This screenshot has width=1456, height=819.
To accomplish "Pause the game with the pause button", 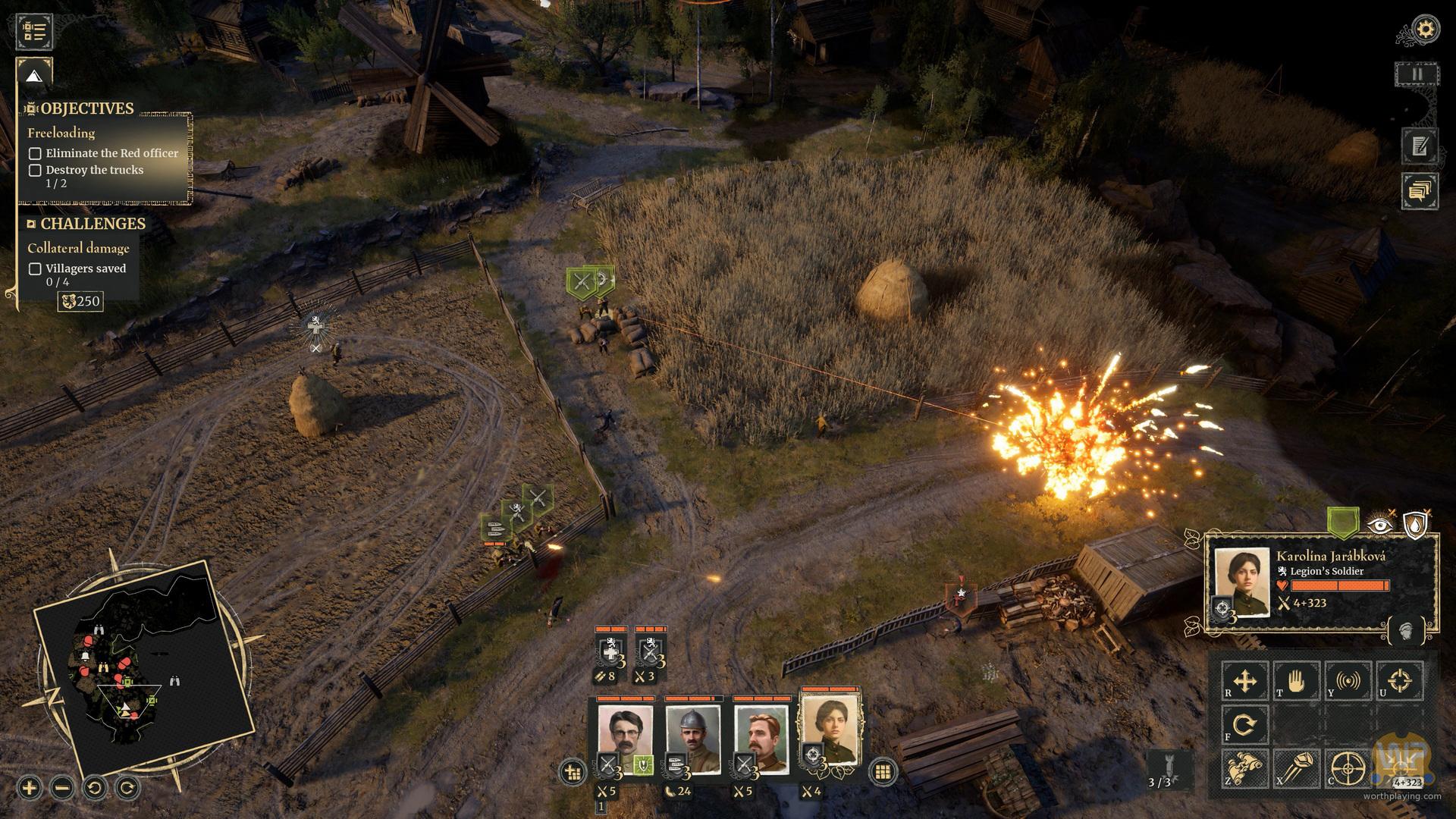I will click(x=1416, y=74).
